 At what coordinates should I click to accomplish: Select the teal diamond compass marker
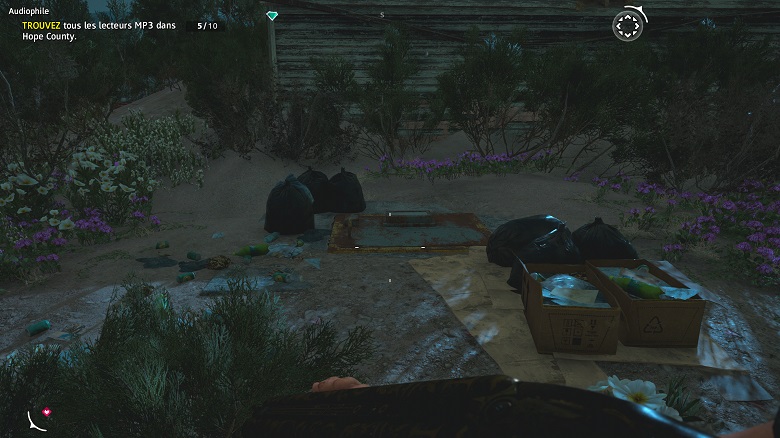(x=272, y=15)
